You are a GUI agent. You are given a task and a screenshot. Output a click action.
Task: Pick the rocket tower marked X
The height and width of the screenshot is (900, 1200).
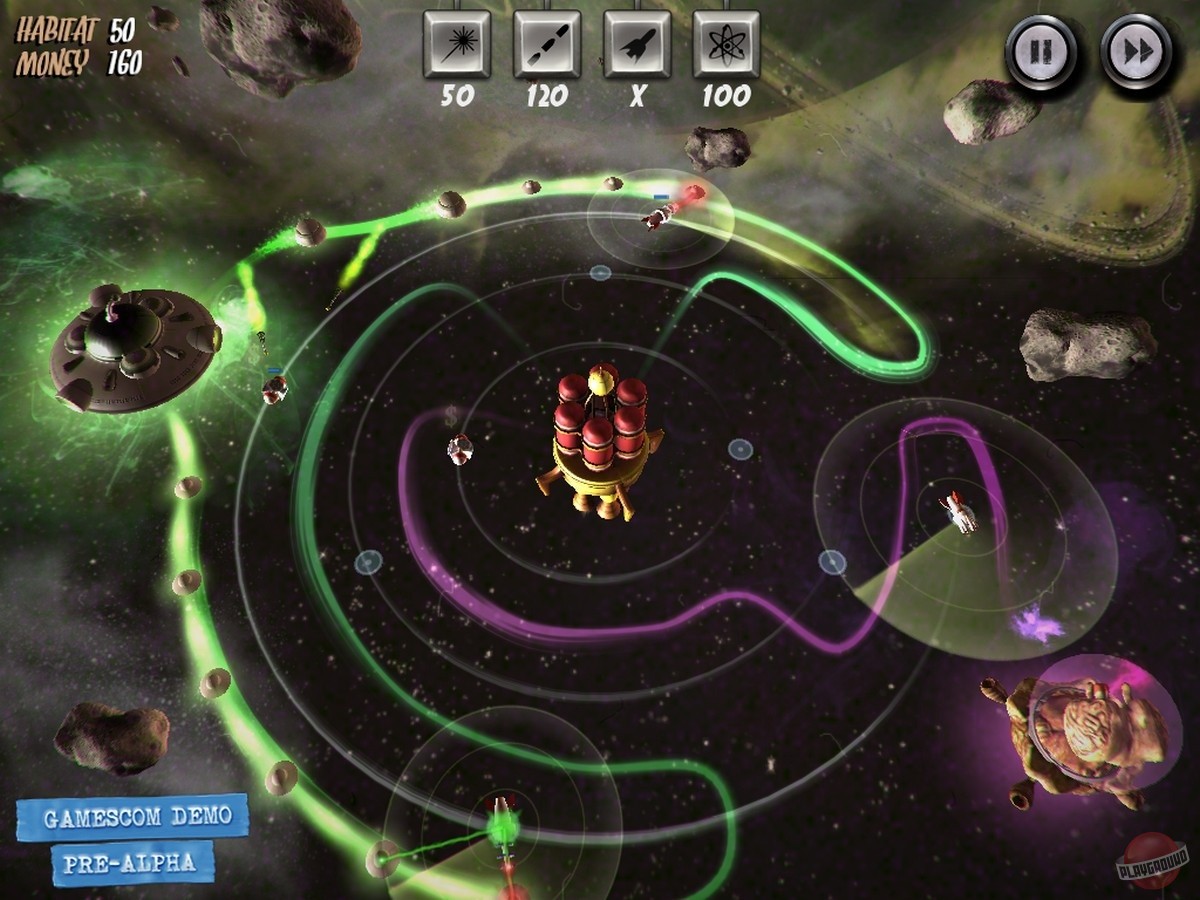click(x=637, y=44)
